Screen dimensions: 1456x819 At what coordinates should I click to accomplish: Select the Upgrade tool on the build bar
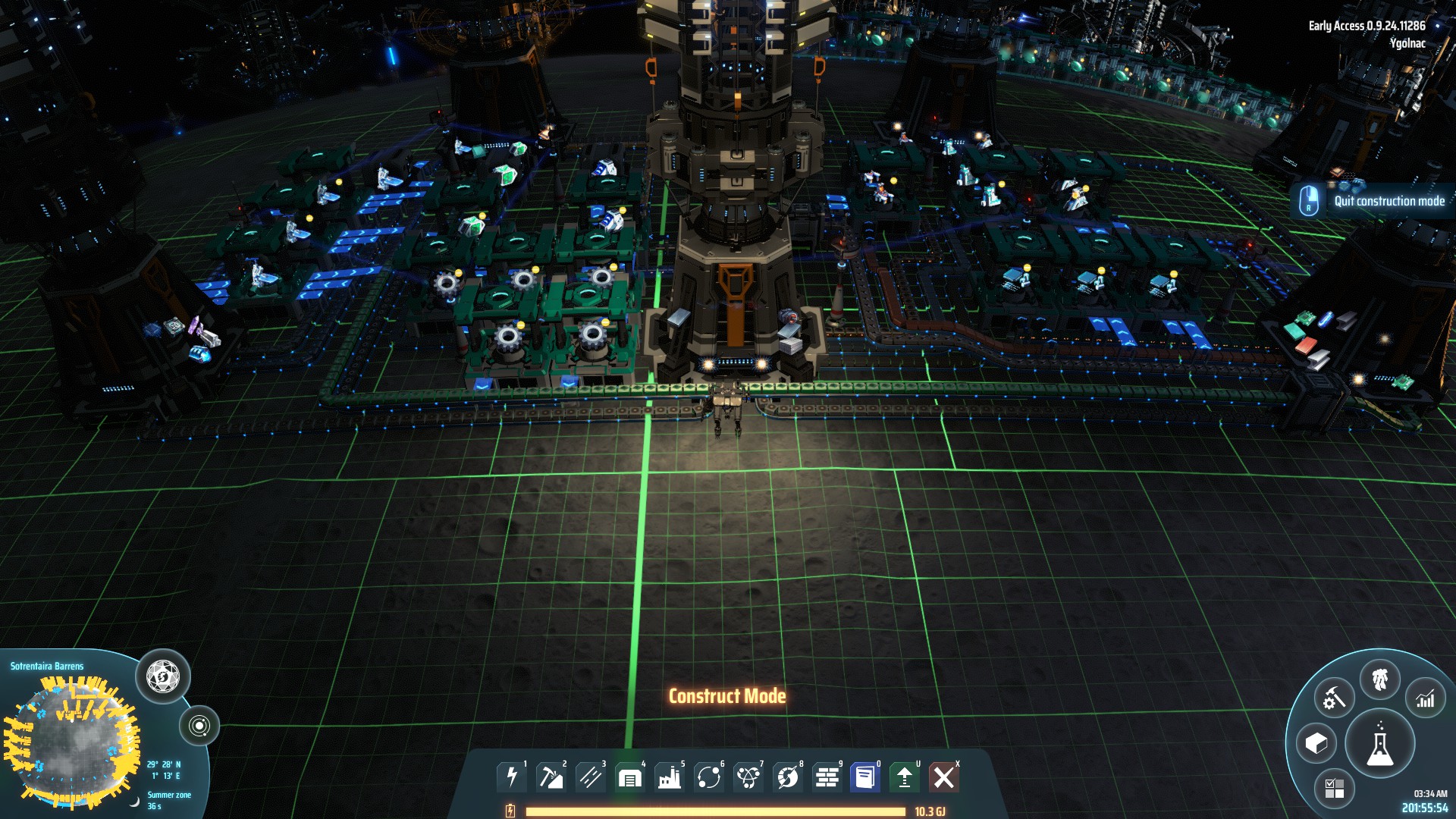(904, 776)
